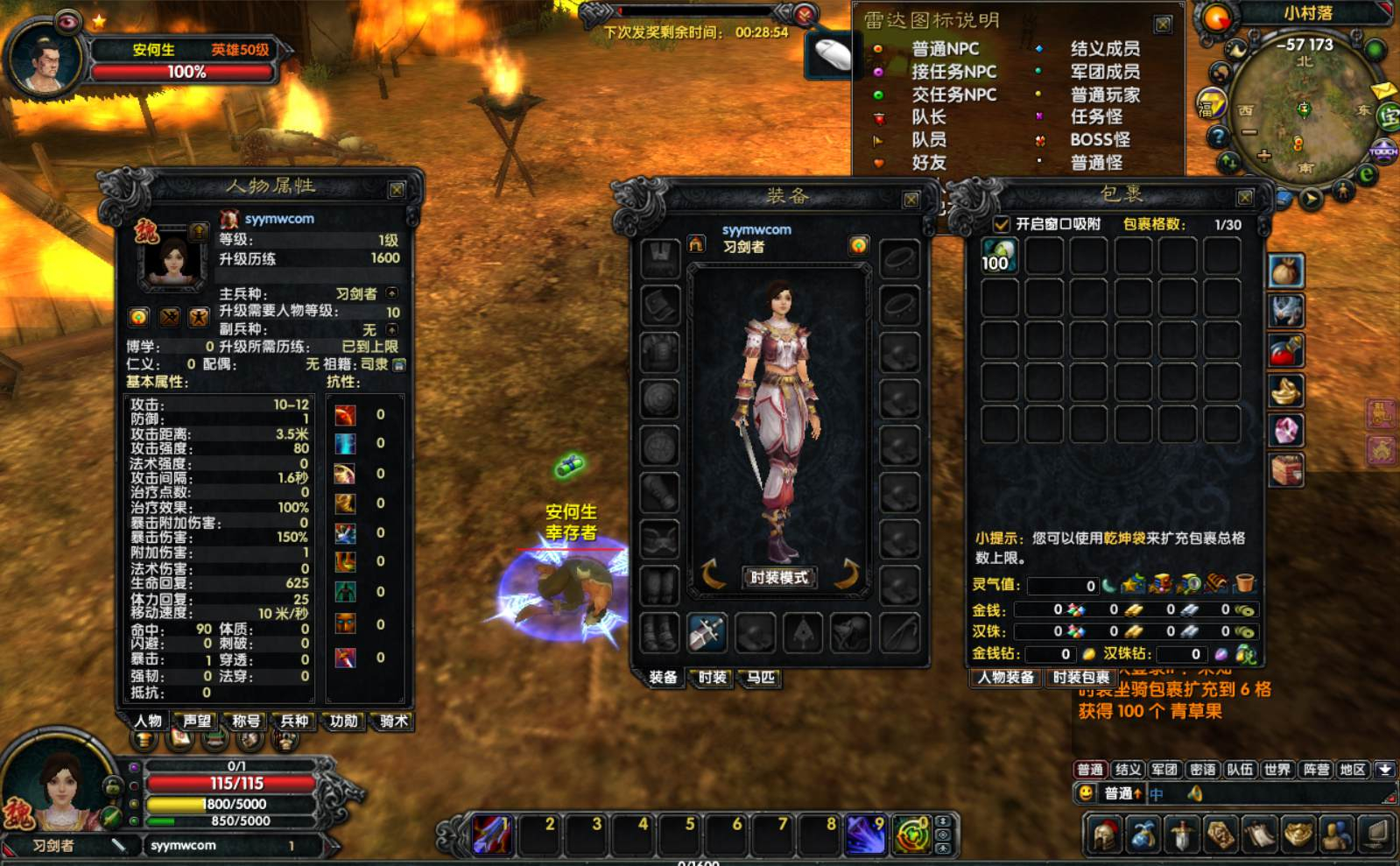The image size is (1400, 866).
Task: Toggle the 时装模式 fashion mode button
Action: tap(778, 577)
